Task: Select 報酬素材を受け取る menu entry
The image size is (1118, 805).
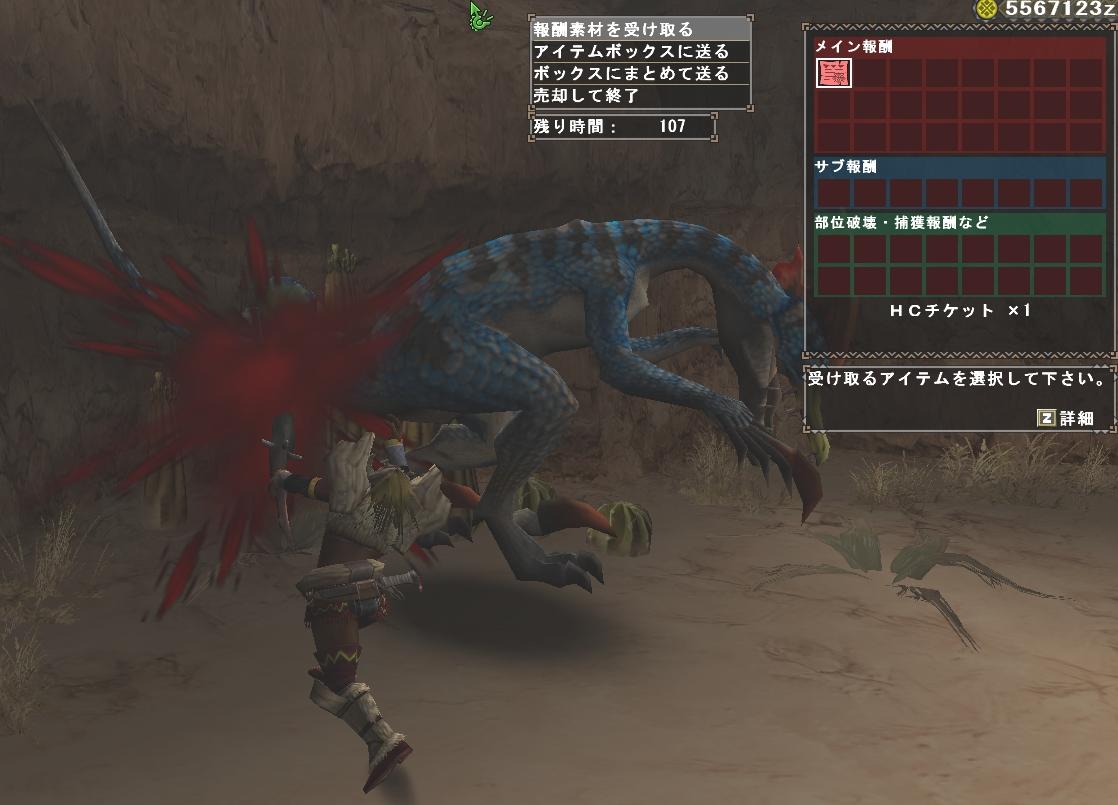Action: 640,29
